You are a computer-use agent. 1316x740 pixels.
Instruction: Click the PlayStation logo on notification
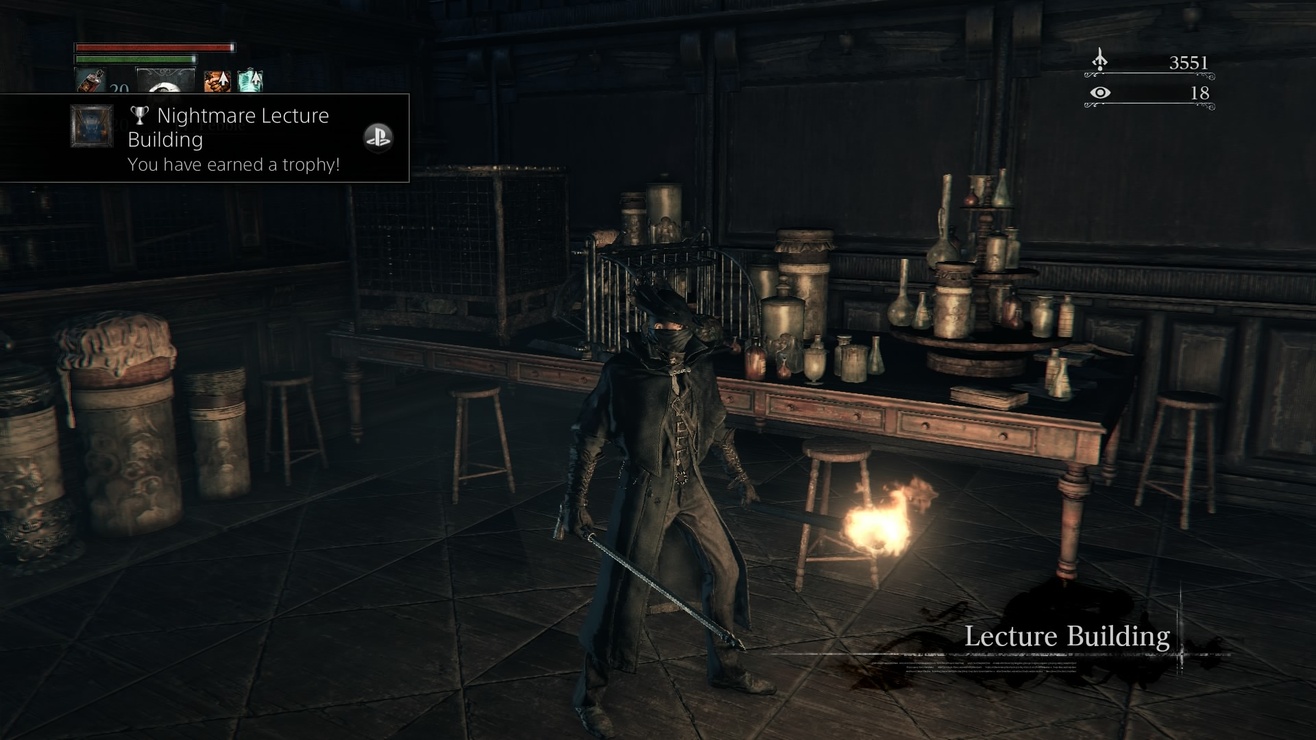(377, 138)
